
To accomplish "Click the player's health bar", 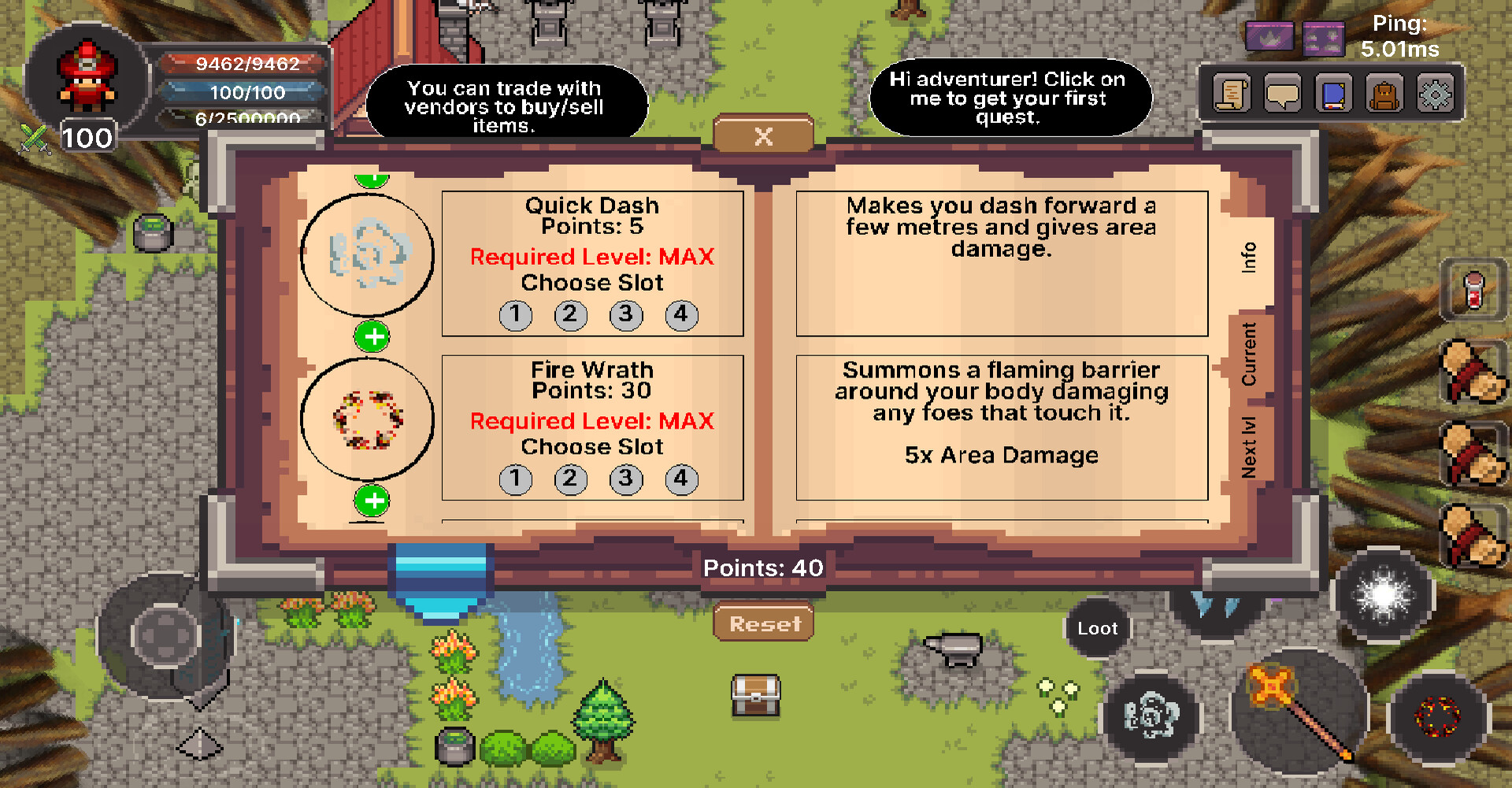I will tap(244, 65).
